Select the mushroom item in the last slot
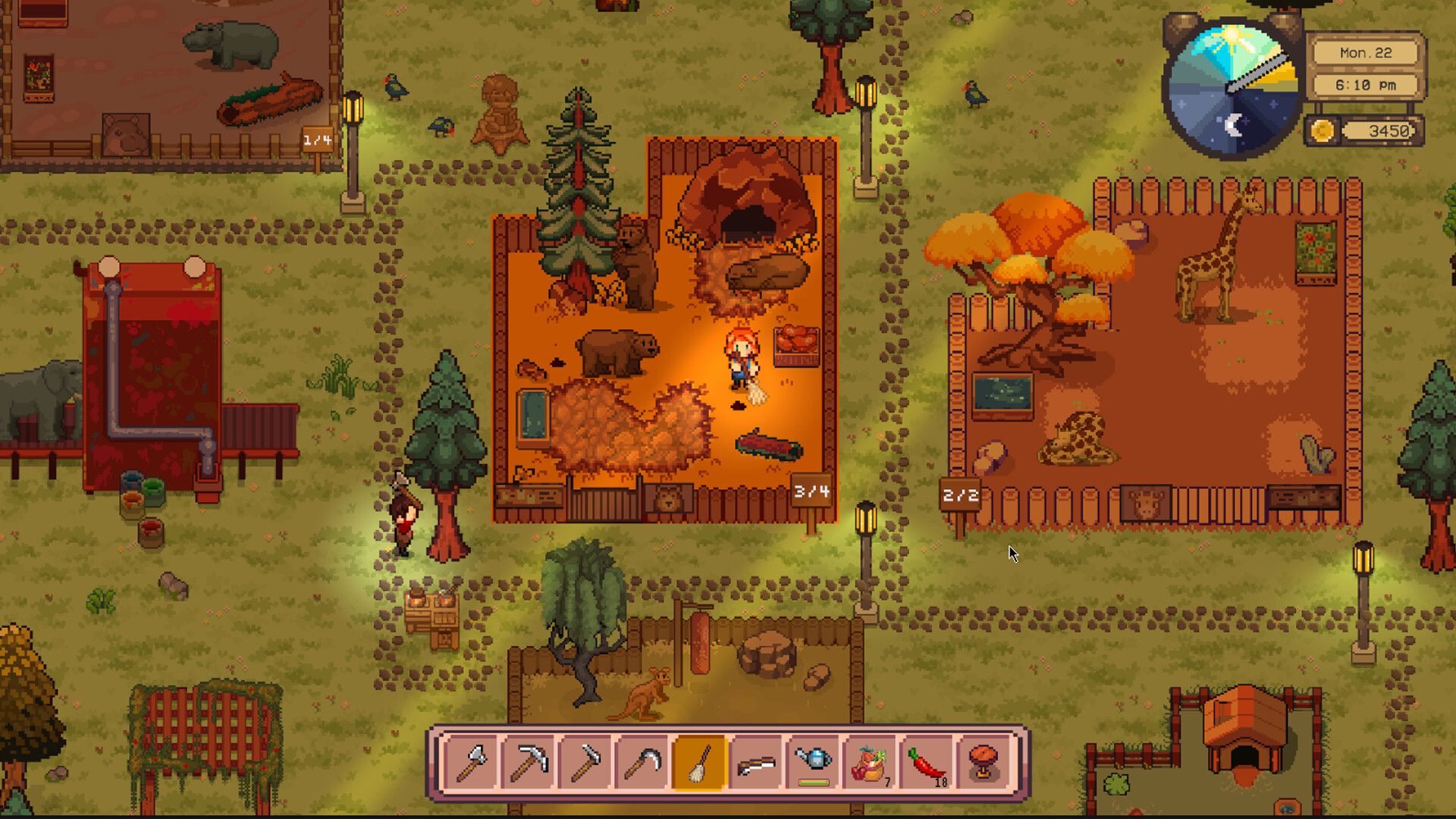 tap(984, 764)
